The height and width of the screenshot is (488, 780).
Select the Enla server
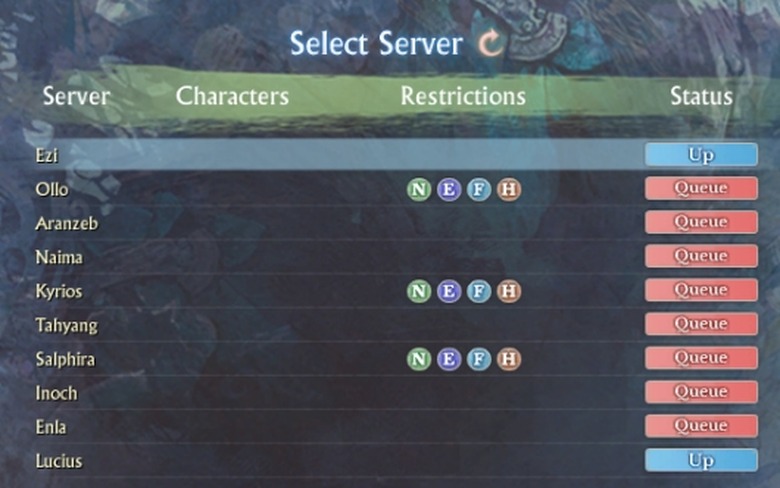tap(52, 427)
